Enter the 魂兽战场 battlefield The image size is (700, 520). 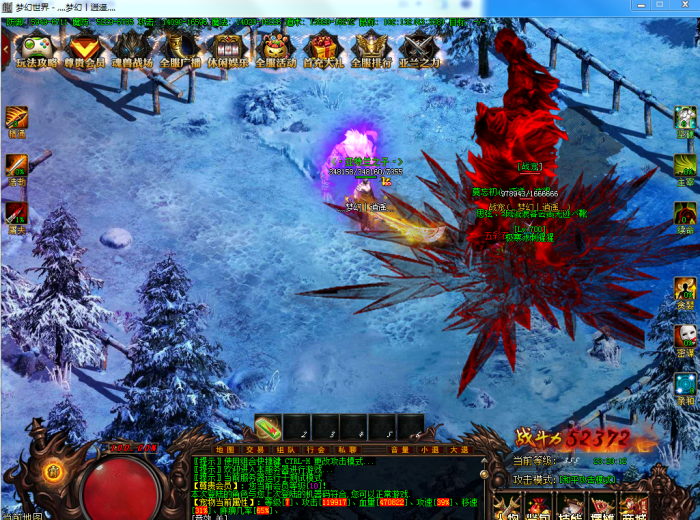coord(133,49)
